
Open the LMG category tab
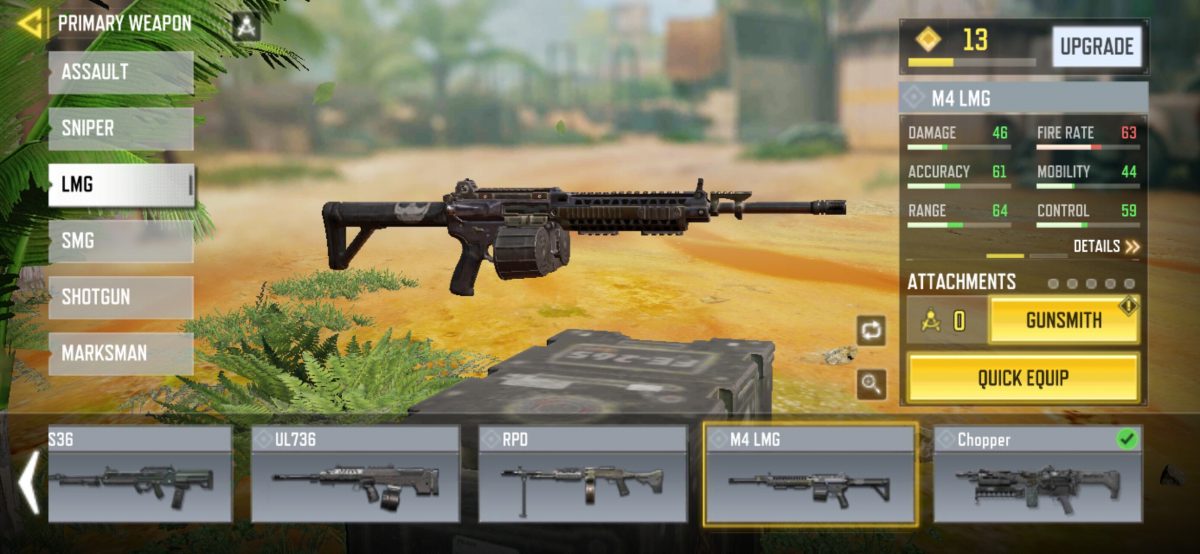tap(120, 185)
